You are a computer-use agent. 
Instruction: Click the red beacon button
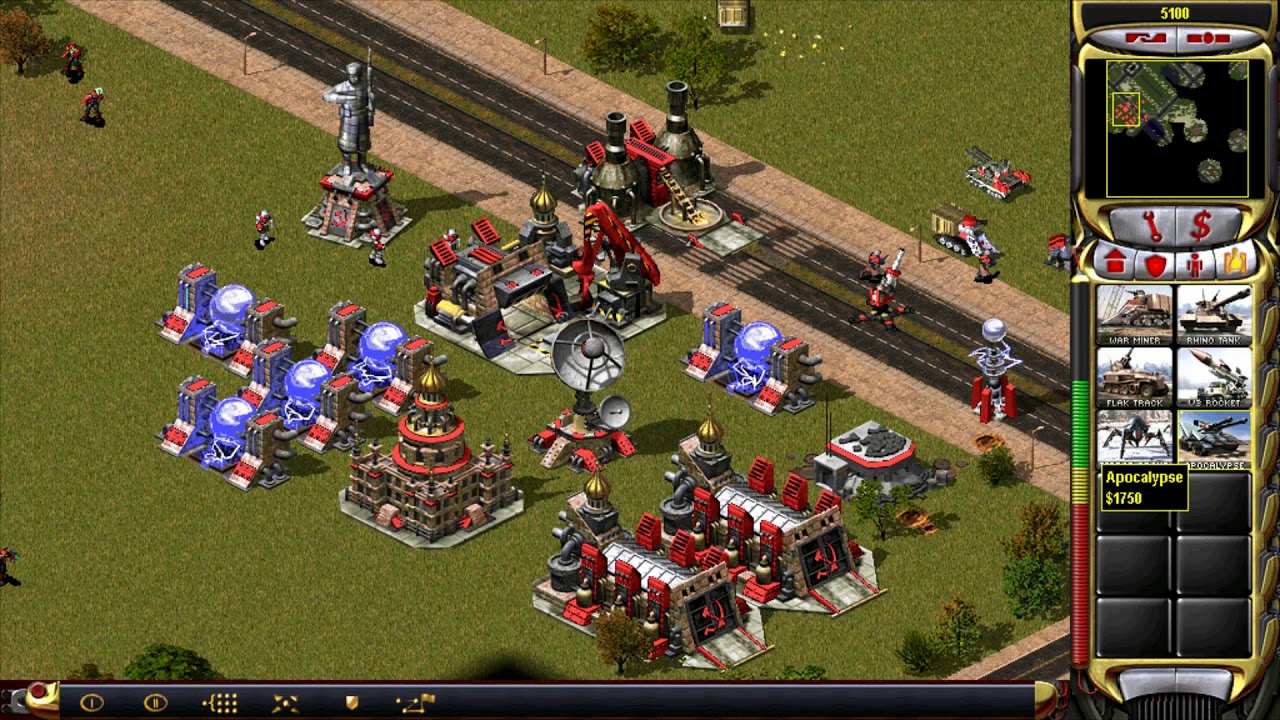point(38,692)
